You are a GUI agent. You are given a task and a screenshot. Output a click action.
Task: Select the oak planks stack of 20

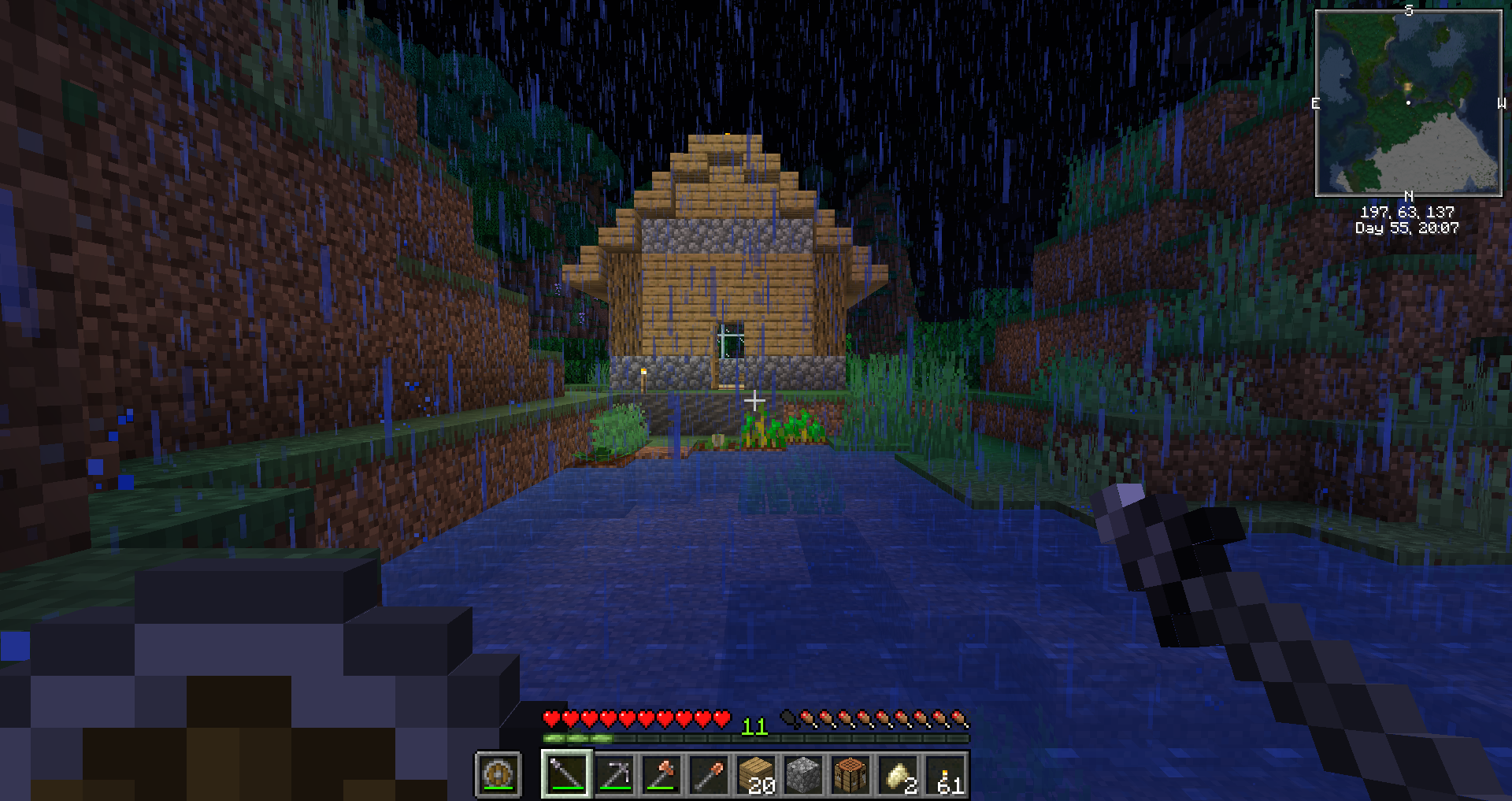756,774
